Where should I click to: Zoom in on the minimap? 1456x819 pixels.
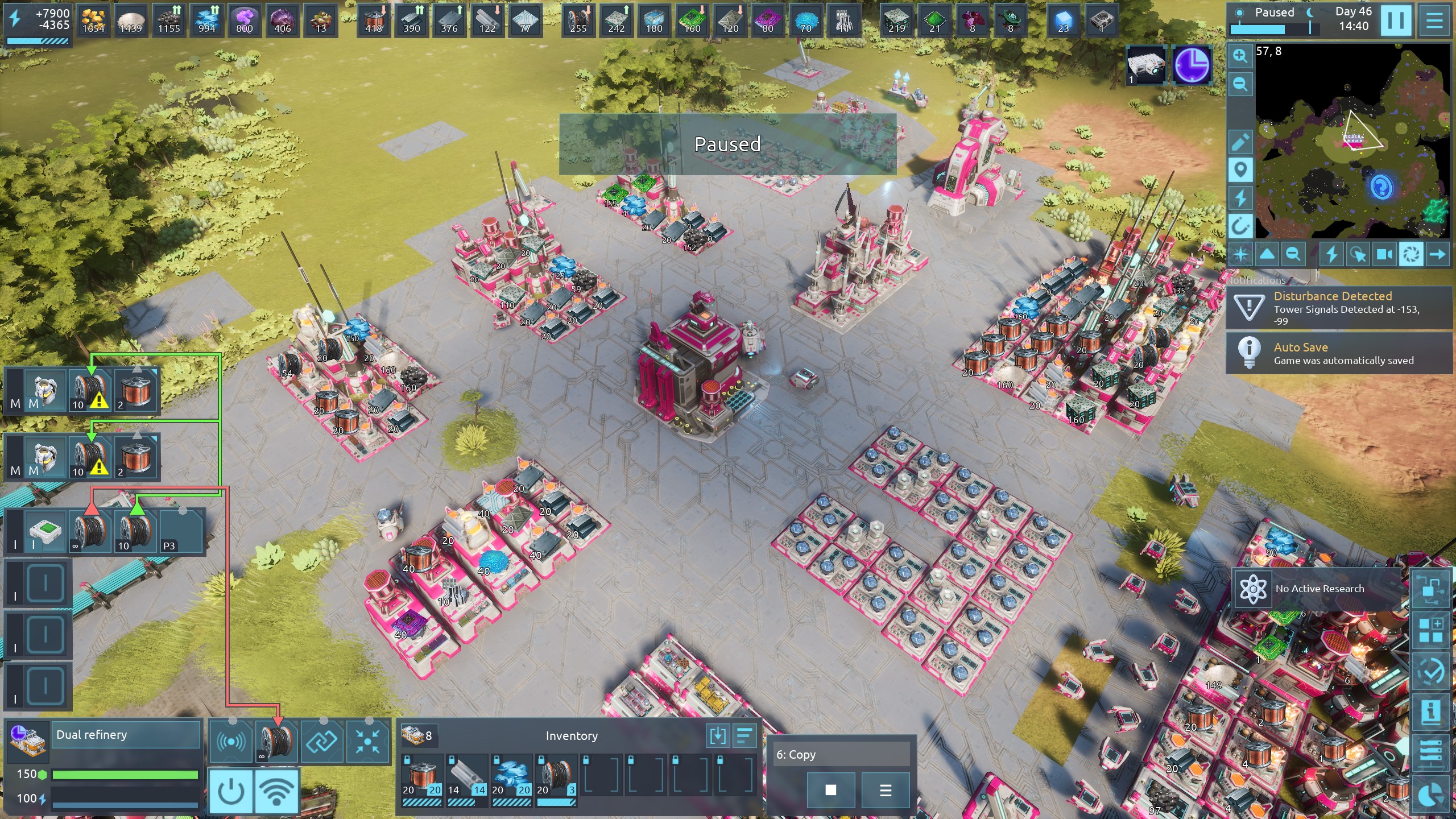point(1240,56)
